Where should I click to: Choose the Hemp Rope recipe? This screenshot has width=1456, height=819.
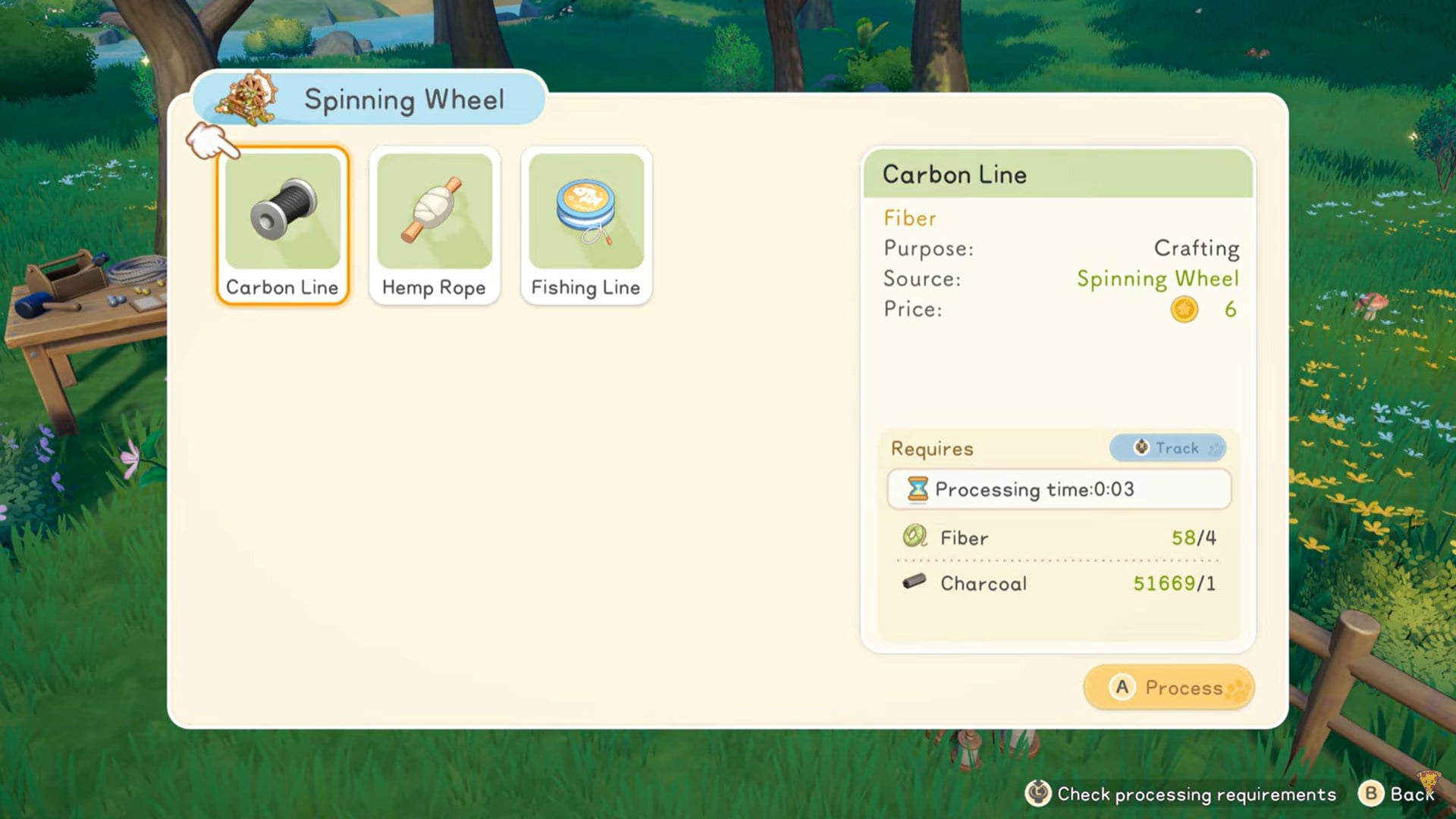point(434,226)
